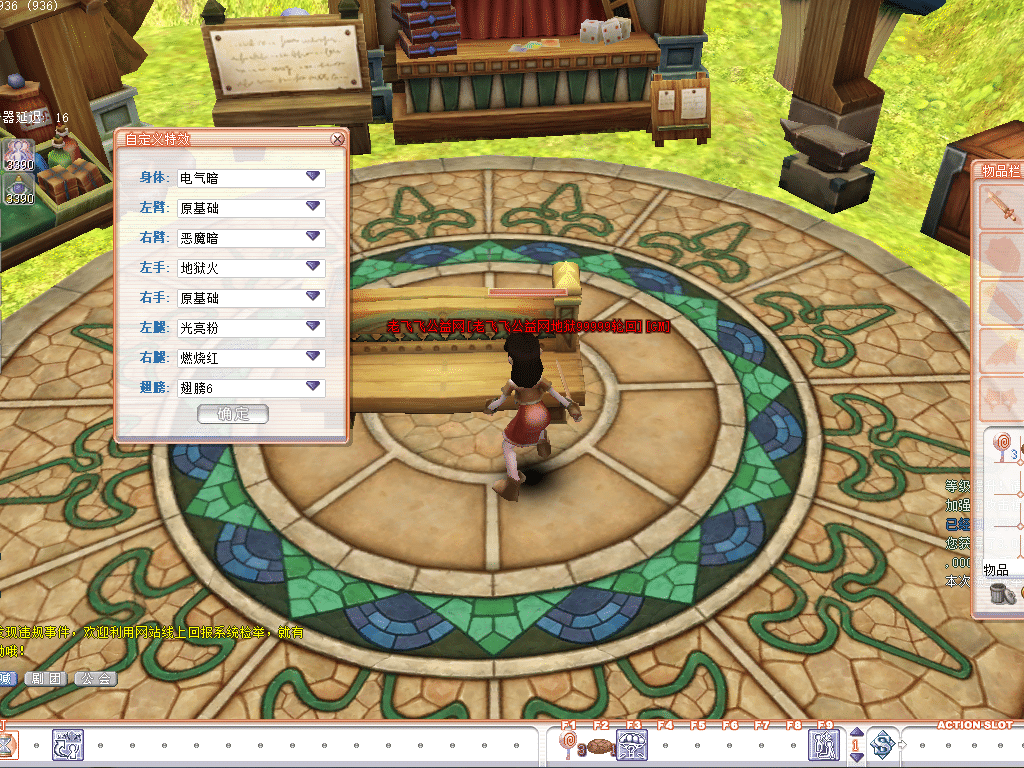Close the 自定义特效 window
This screenshot has width=1024, height=768.
[x=338, y=140]
